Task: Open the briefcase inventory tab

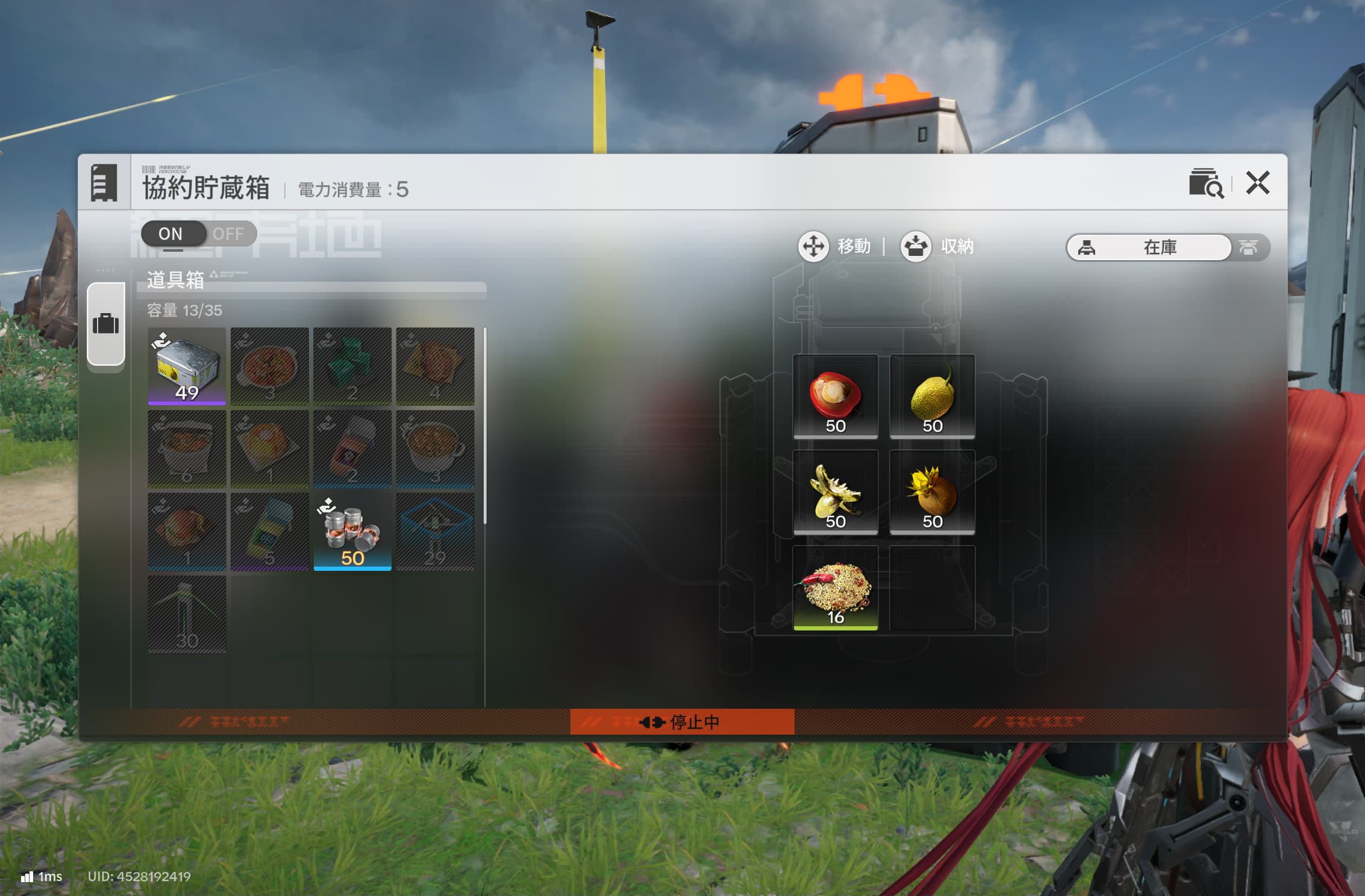Action: click(106, 324)
